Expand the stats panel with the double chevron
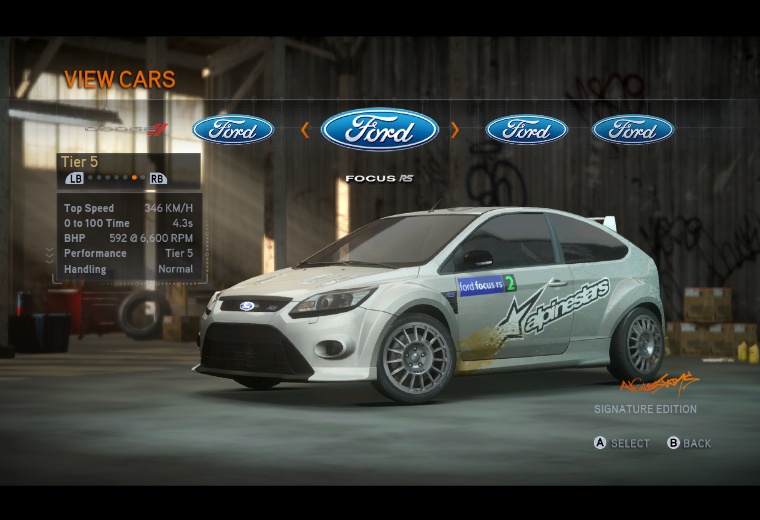 (x=50, y=257)
